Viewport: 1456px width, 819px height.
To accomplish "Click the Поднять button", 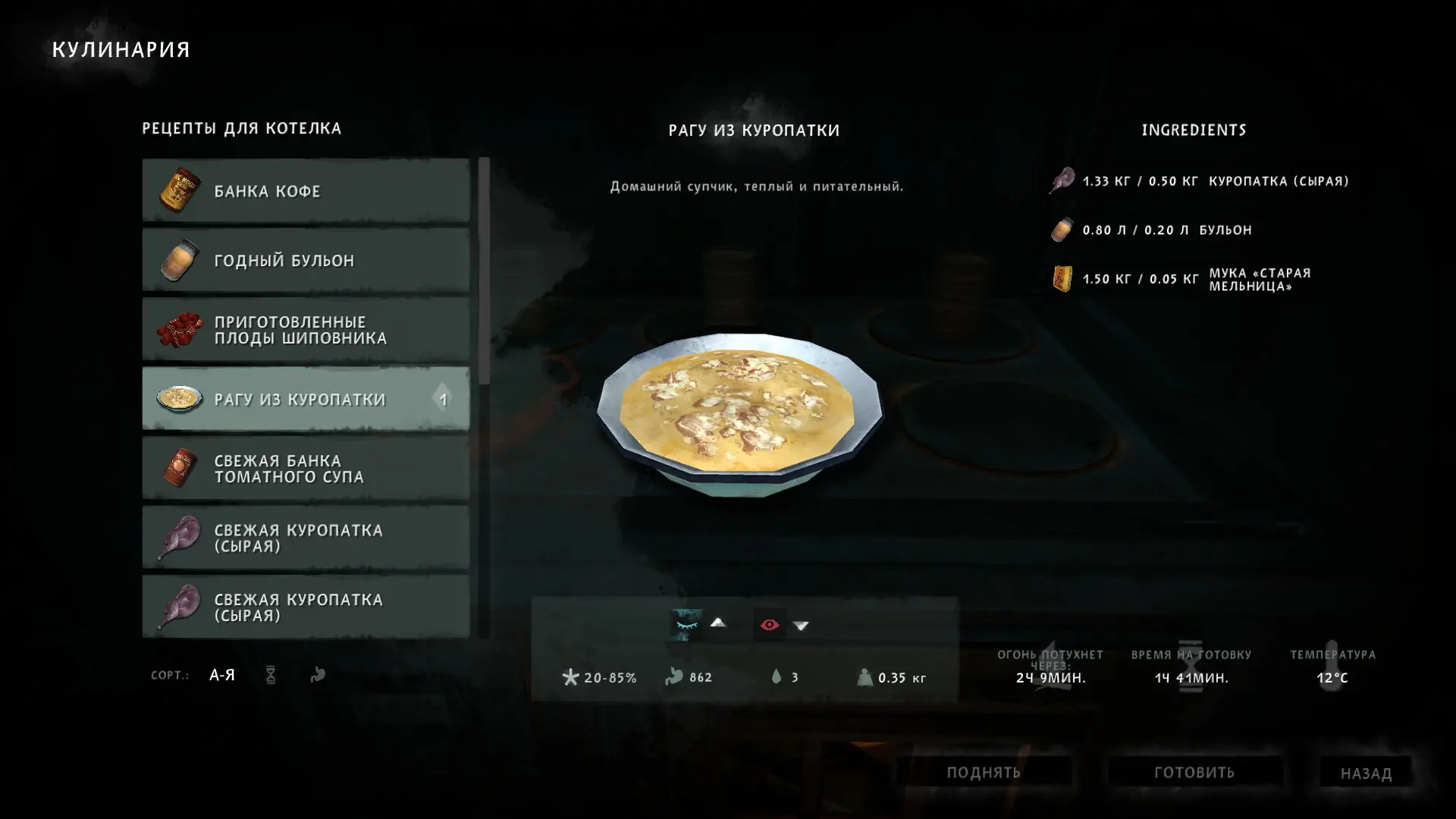I will [984, 772].
